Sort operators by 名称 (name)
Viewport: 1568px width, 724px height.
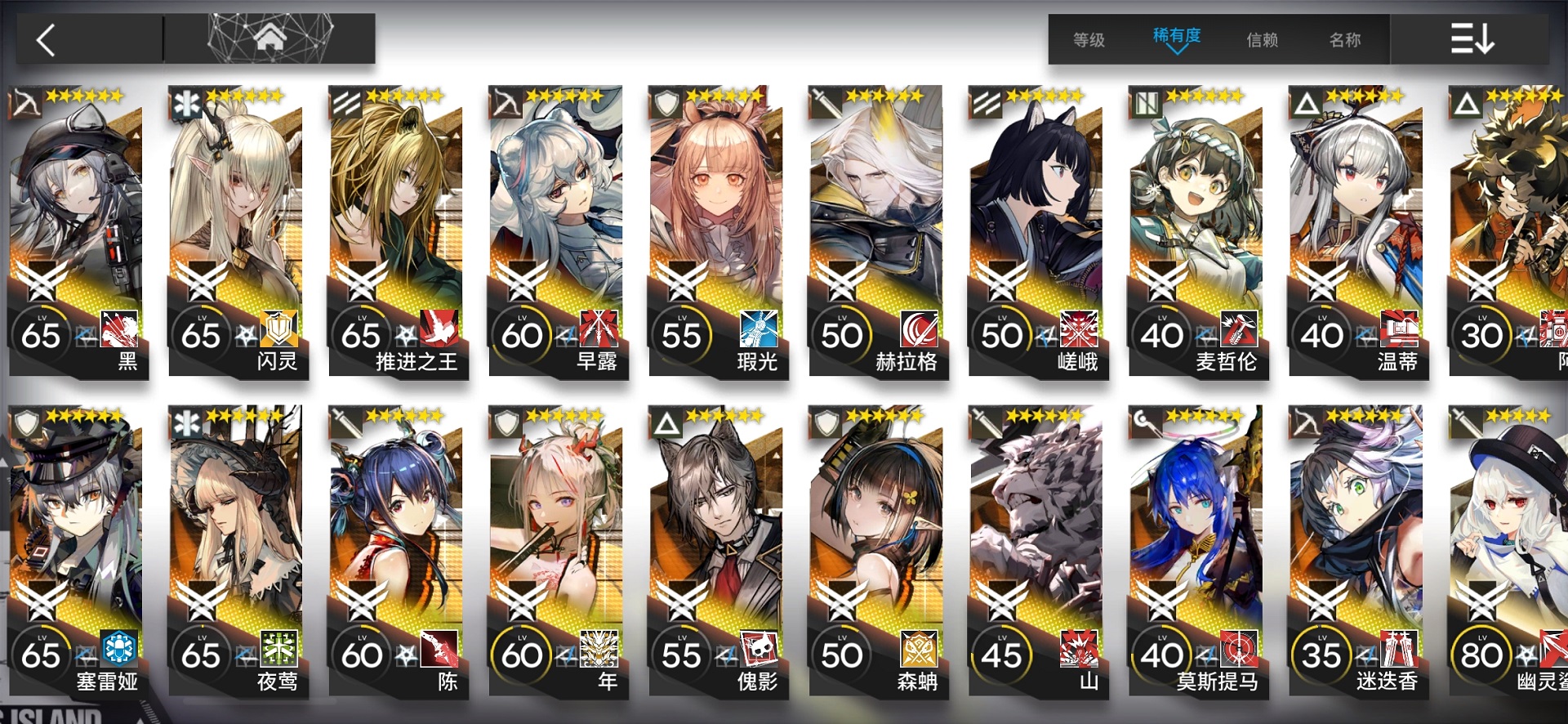pos(1345,39)
